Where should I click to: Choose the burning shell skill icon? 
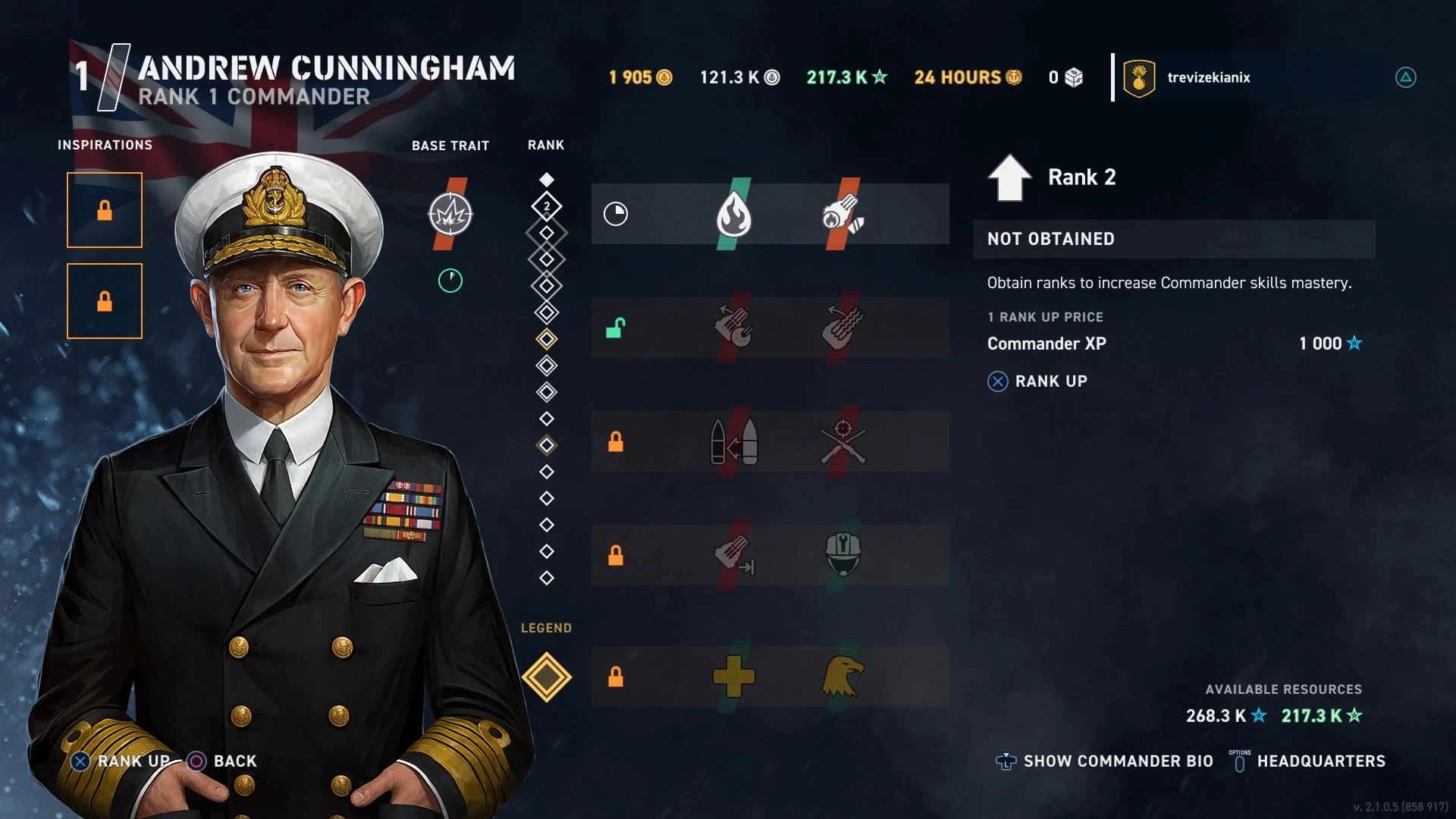[843, 214]
